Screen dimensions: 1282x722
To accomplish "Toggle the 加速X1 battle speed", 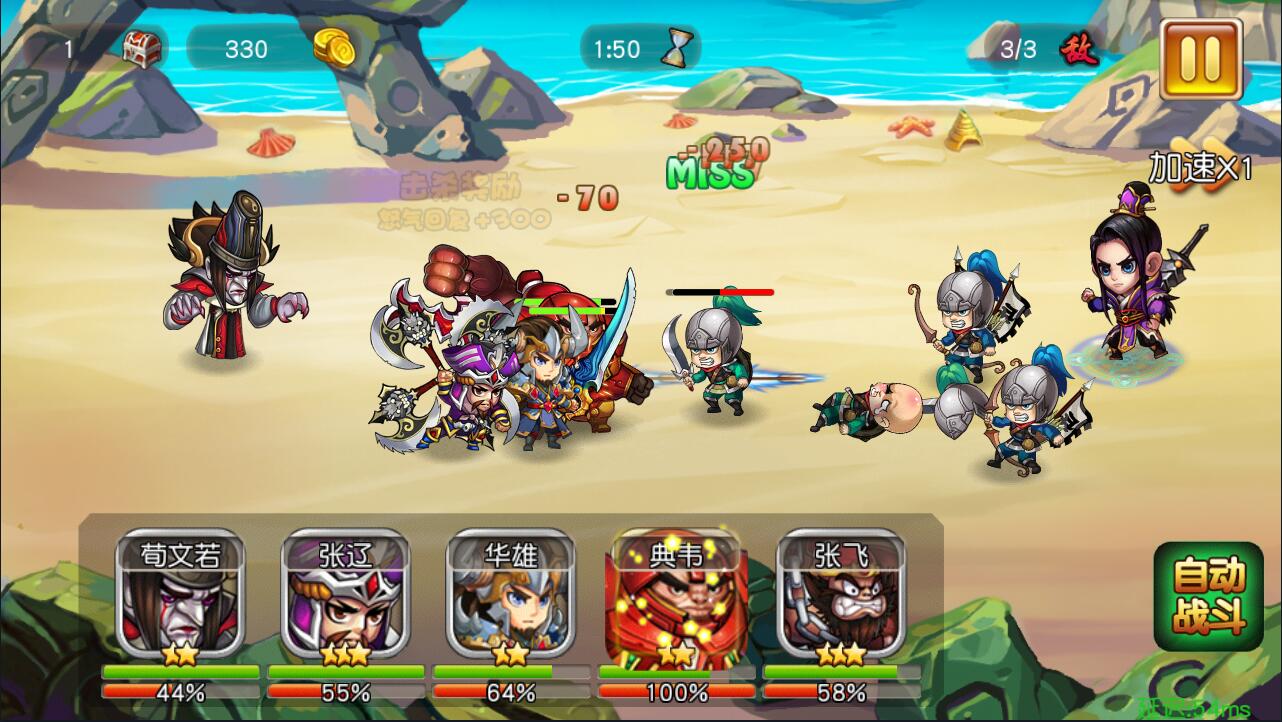I will click(1200, 167).
